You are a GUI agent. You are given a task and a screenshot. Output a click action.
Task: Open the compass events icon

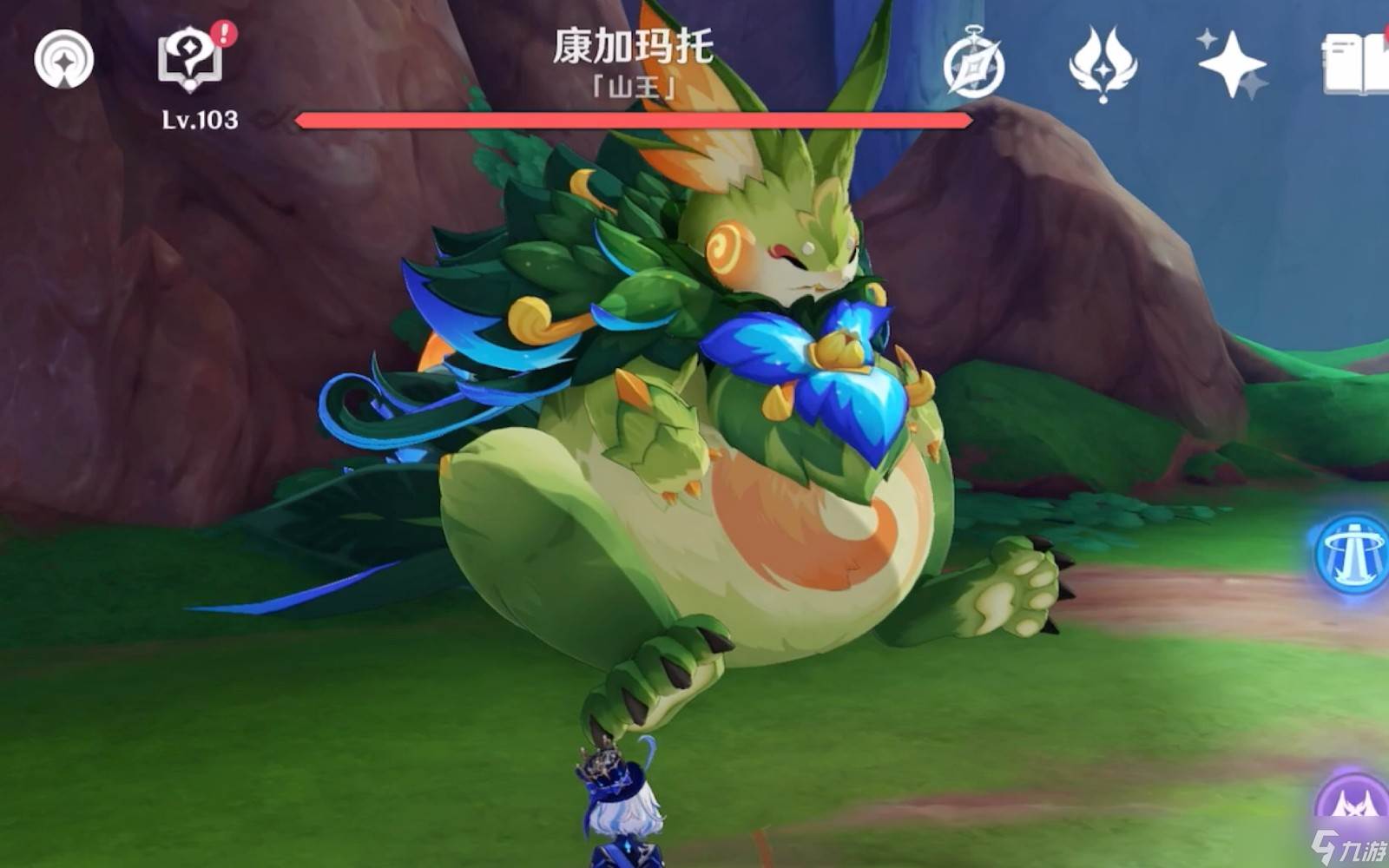(x=974, y=63)
